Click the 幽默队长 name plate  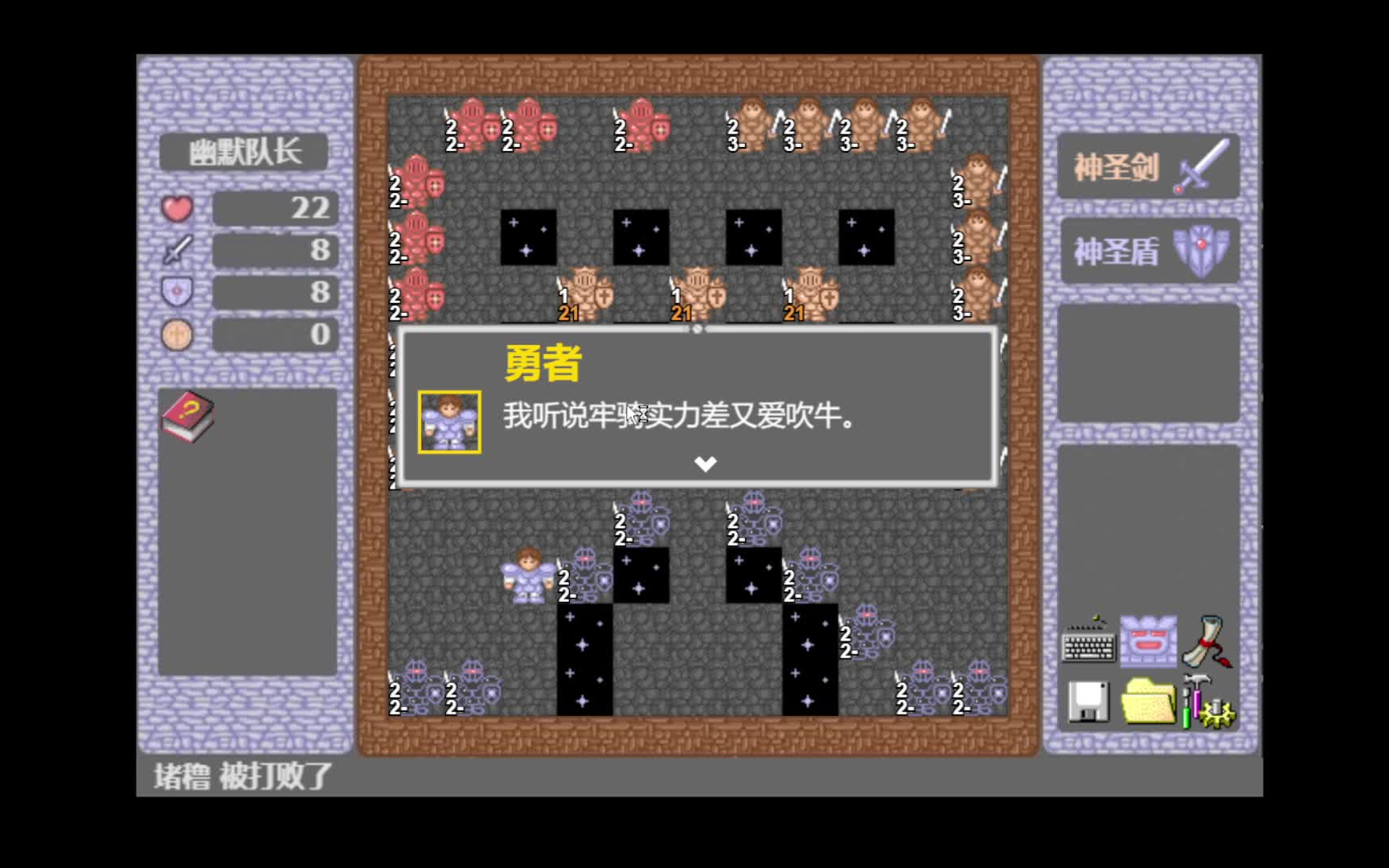244,151
